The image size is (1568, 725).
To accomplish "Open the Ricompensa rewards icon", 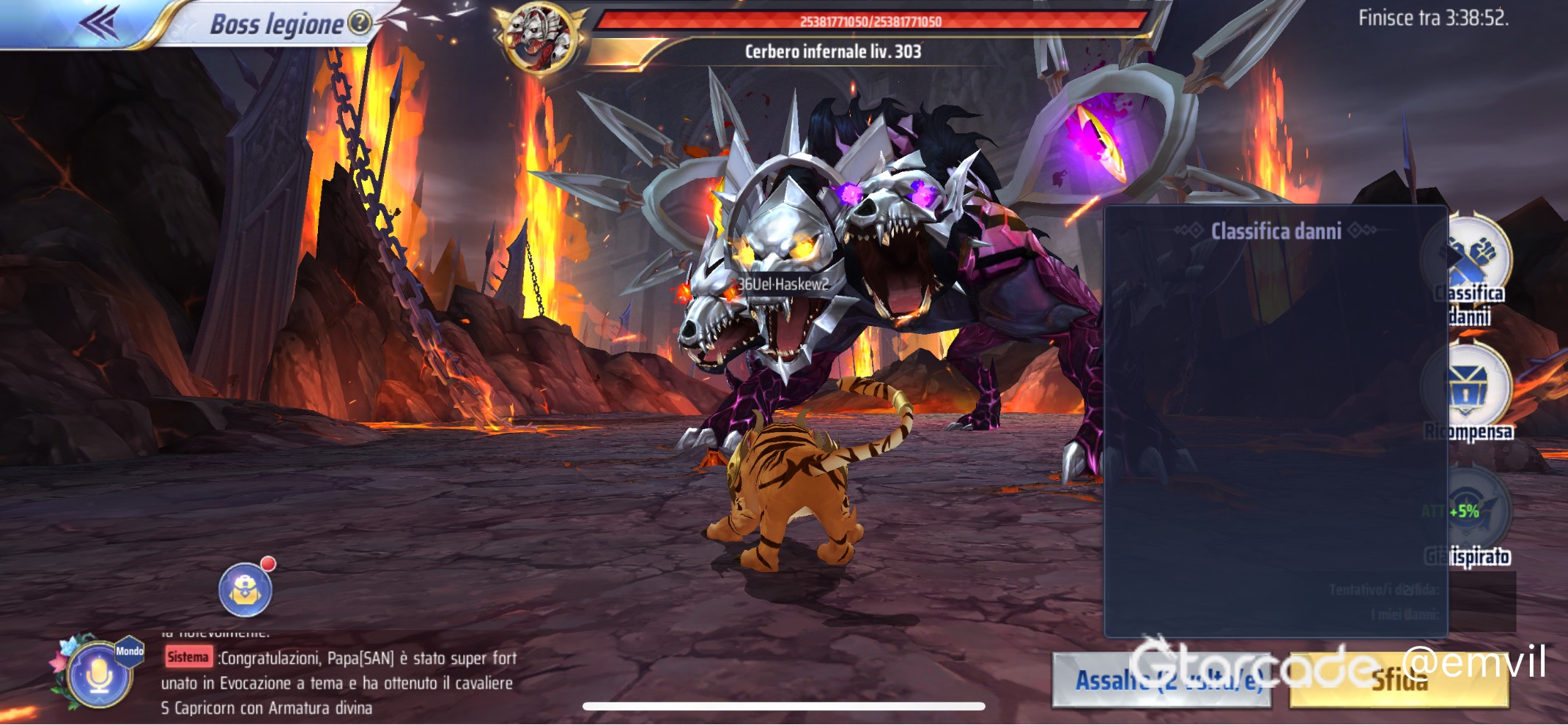I will pyautogui.click(x=1468, y=388).
